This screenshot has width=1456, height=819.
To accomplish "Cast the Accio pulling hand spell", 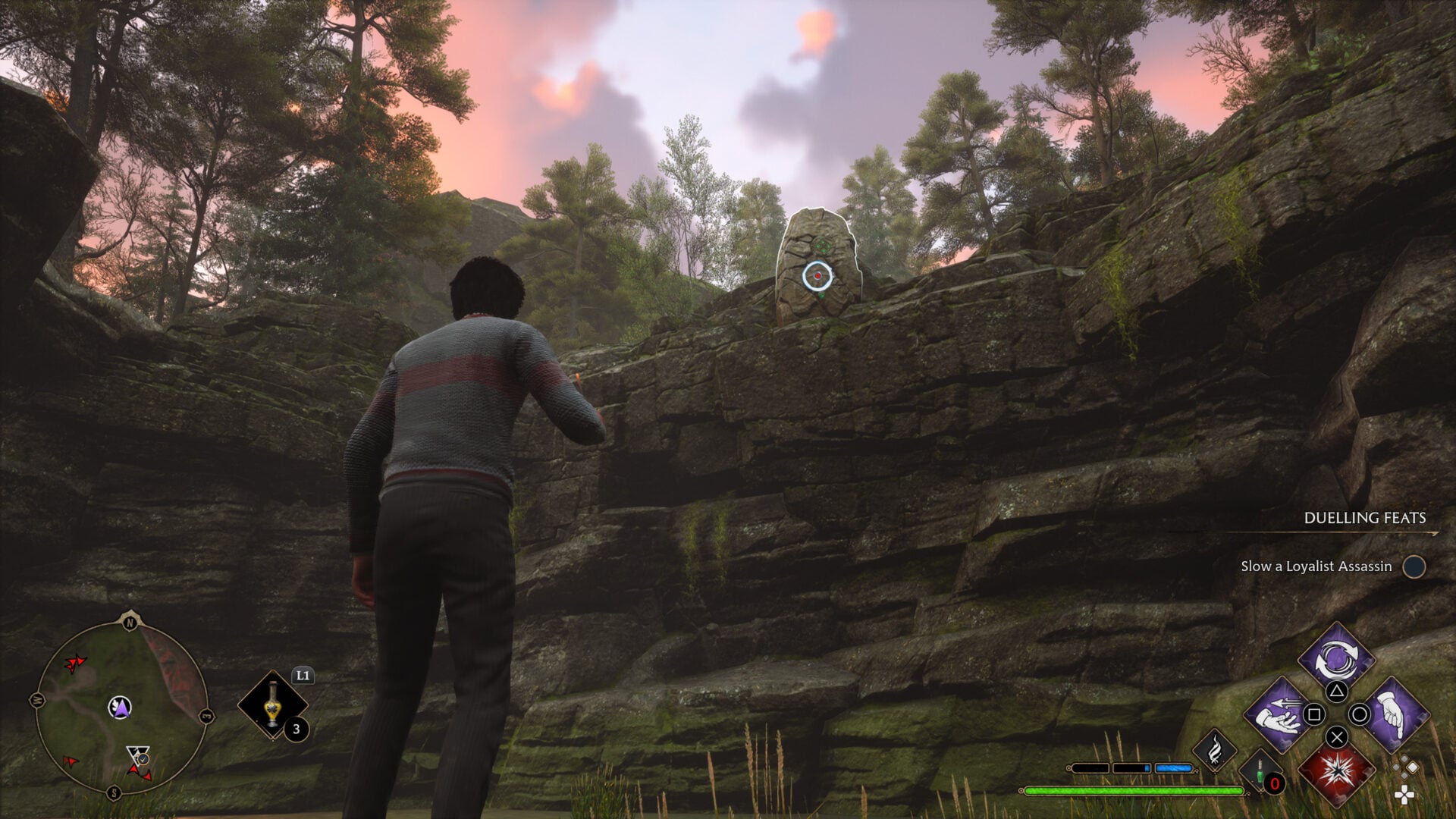I will coord(1280,714).
